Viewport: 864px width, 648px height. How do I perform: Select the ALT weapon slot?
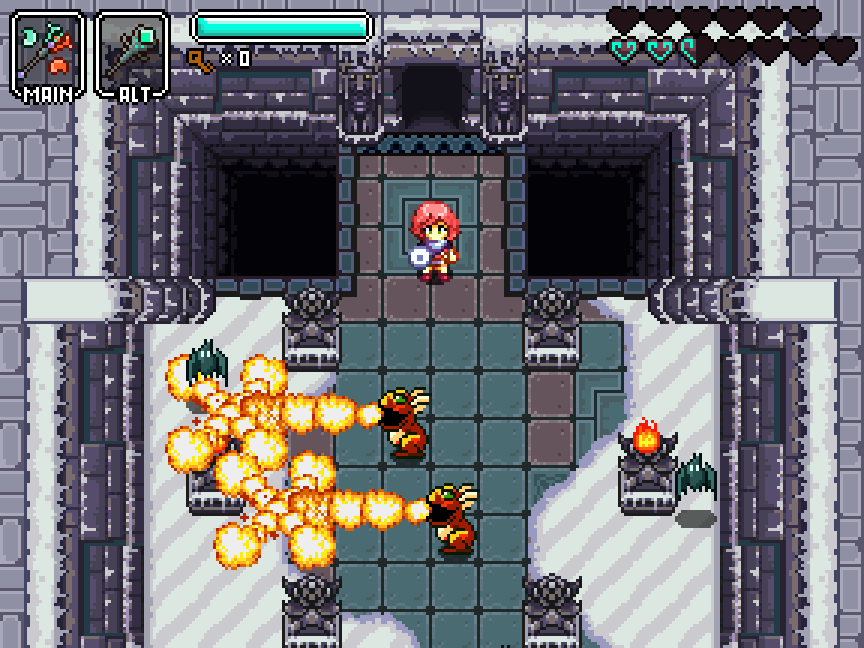click(132, 55)
